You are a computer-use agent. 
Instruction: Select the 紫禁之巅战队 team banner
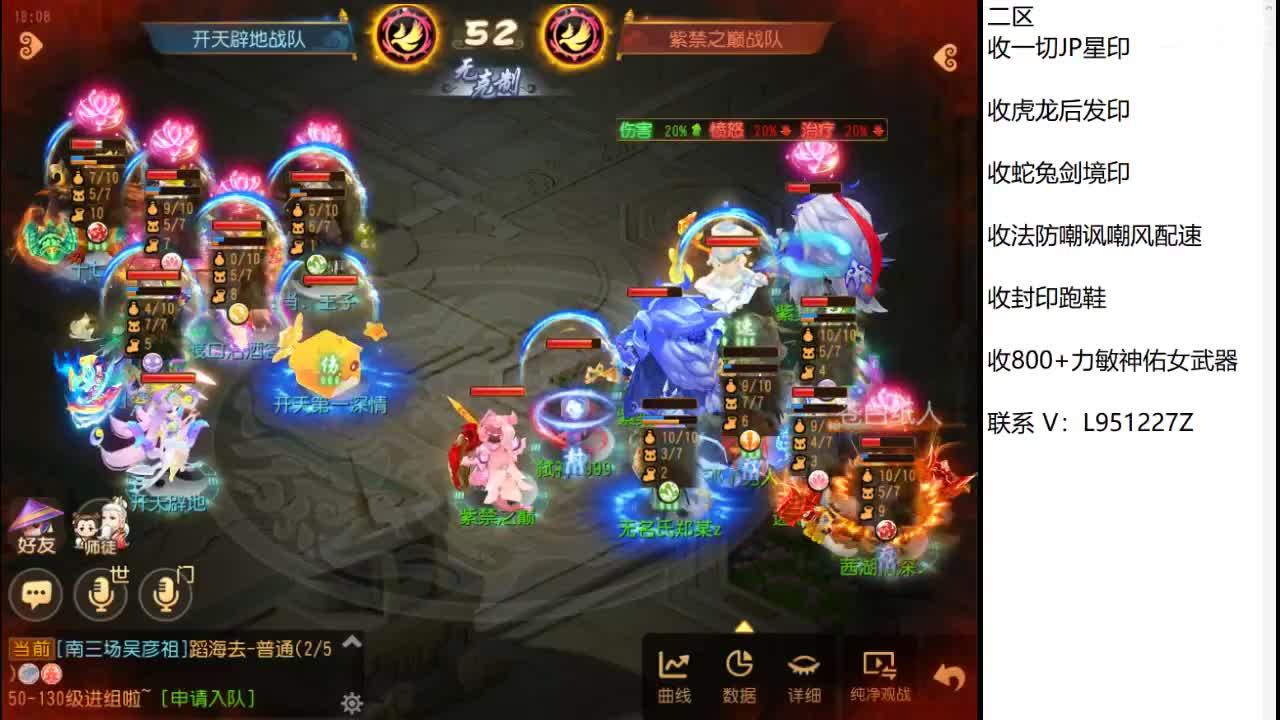(x=728, y=38)
